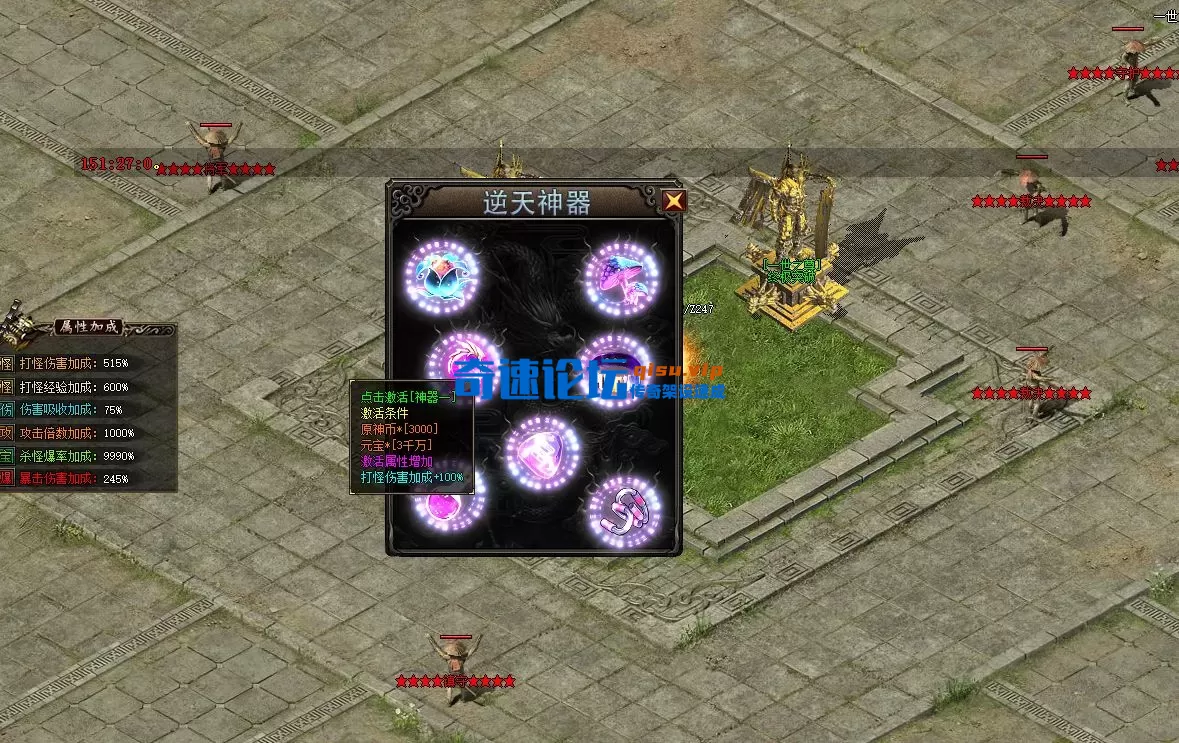Image resolution: width=1179 pixels, height=743 pixels.
Task: Click the pink crystal gem artifact
Action: [x=543, y=452]
